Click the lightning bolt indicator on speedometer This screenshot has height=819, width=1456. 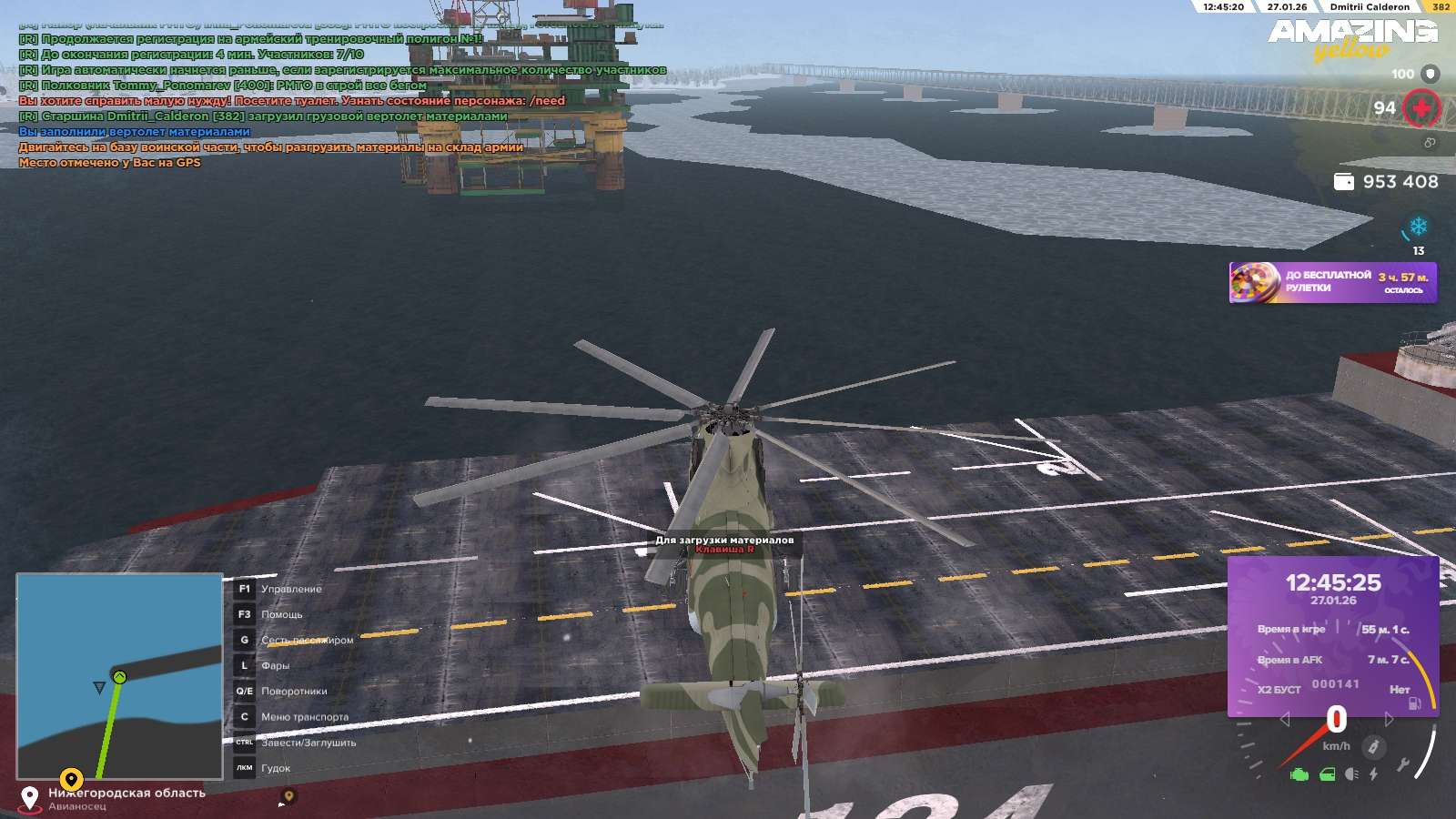click(x=1373, y=774)
